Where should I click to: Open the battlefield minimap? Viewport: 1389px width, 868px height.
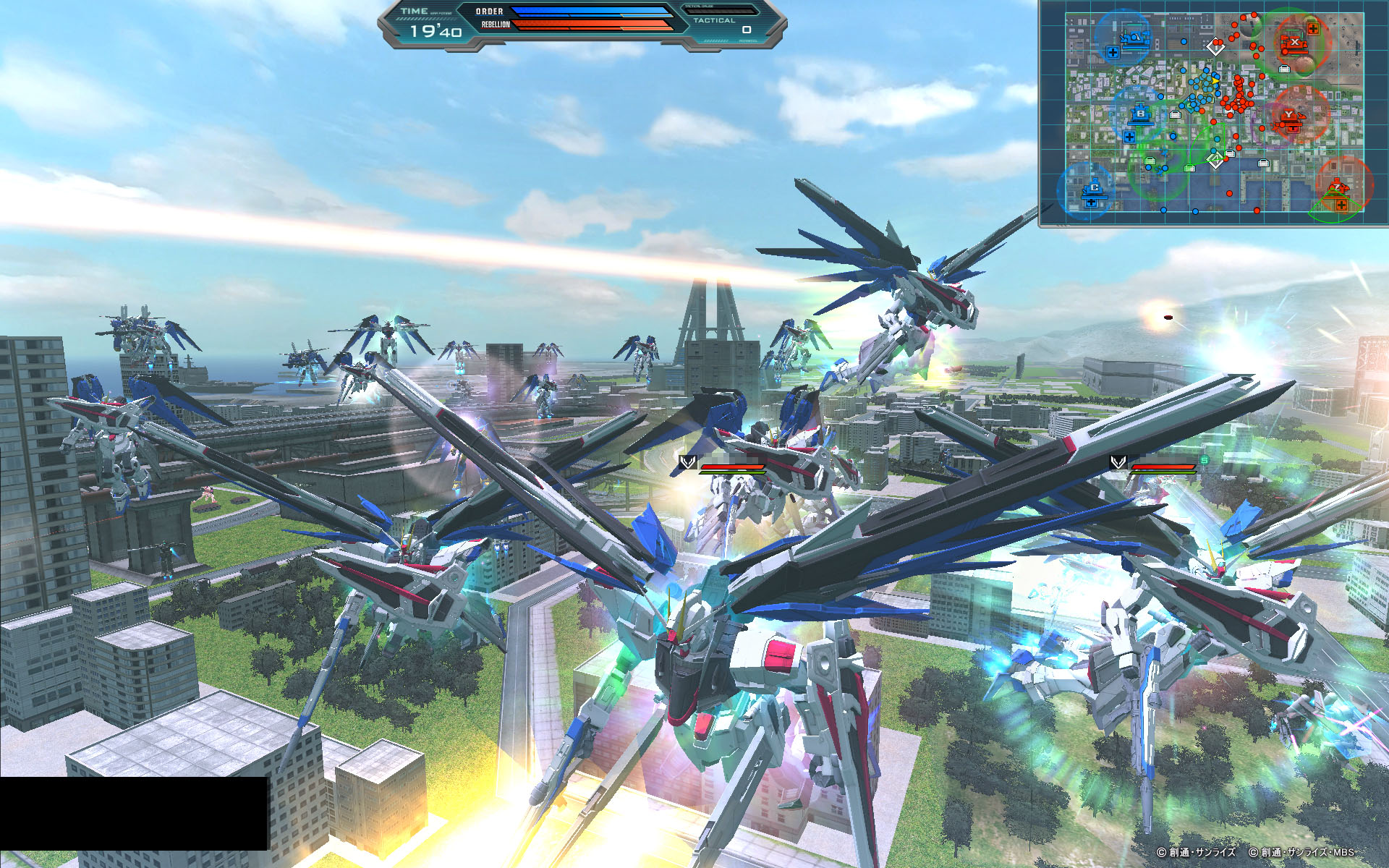pyautogui.click(x=1214, y=114)
